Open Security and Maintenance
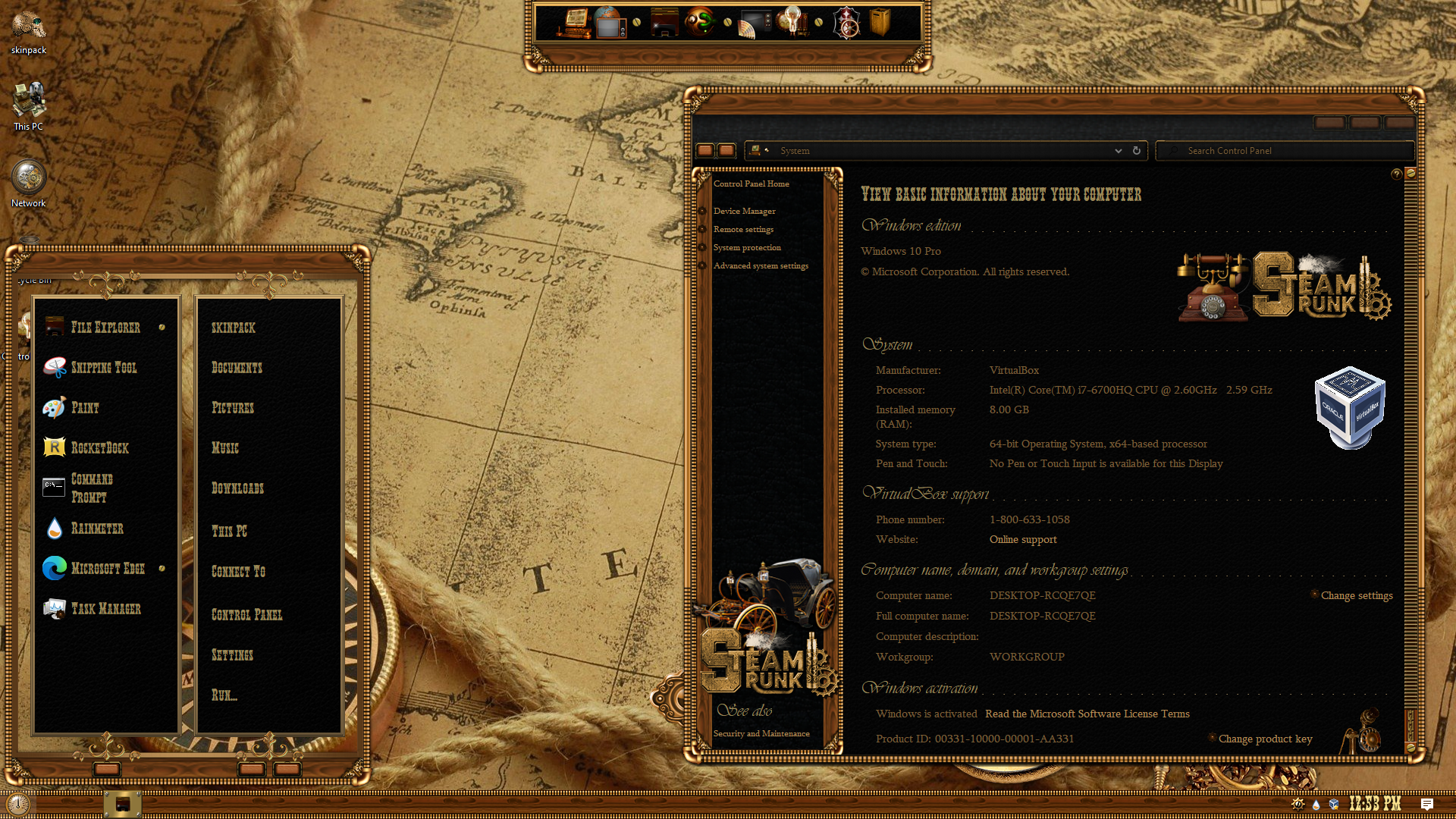The image size is (1456, 819). [x=761, y=734]
